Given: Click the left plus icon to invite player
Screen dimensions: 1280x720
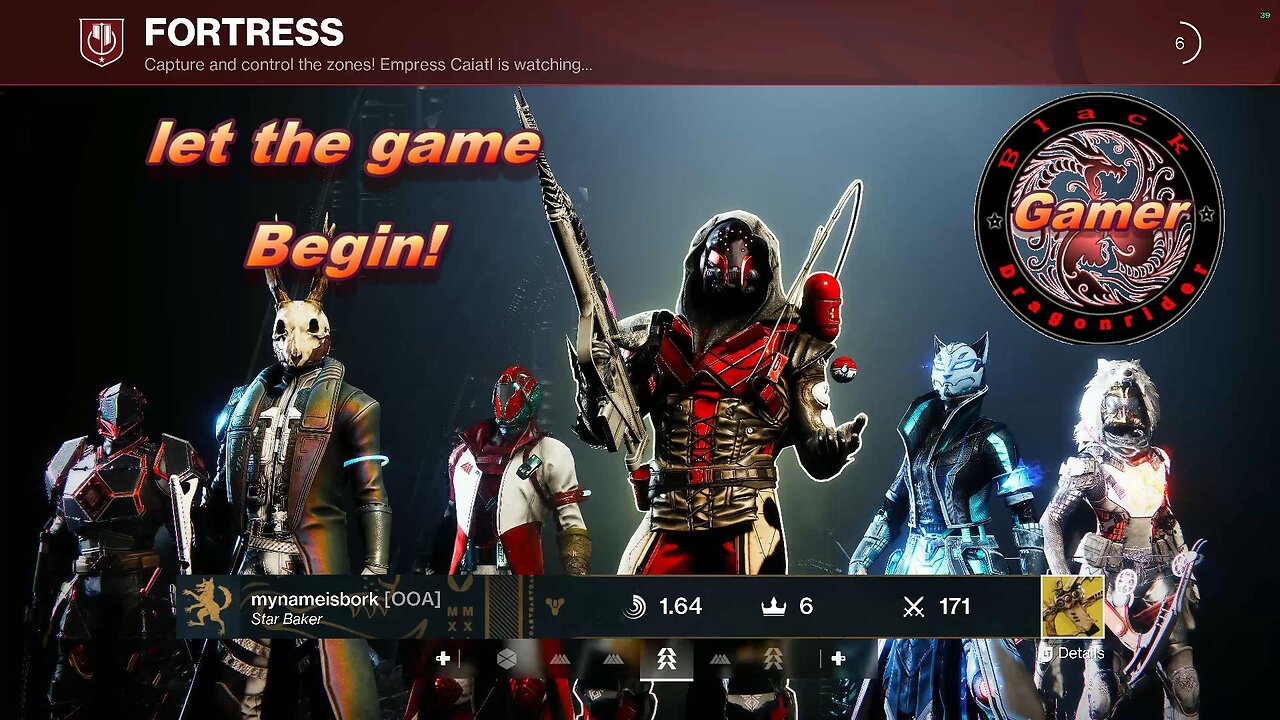Looking at the screenshot, I should click(443, 658).
